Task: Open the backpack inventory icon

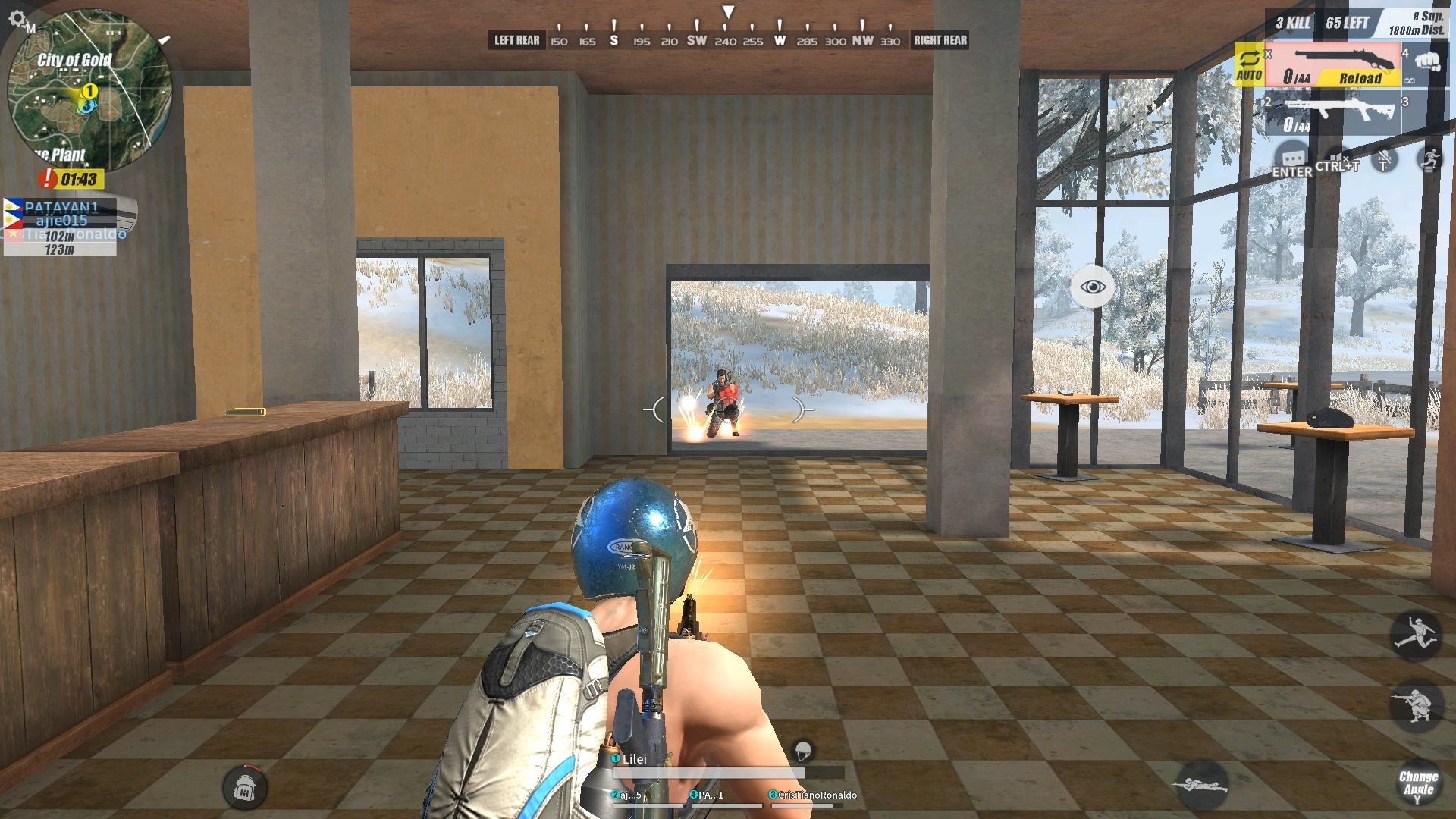Action: (x=246, y=786)
